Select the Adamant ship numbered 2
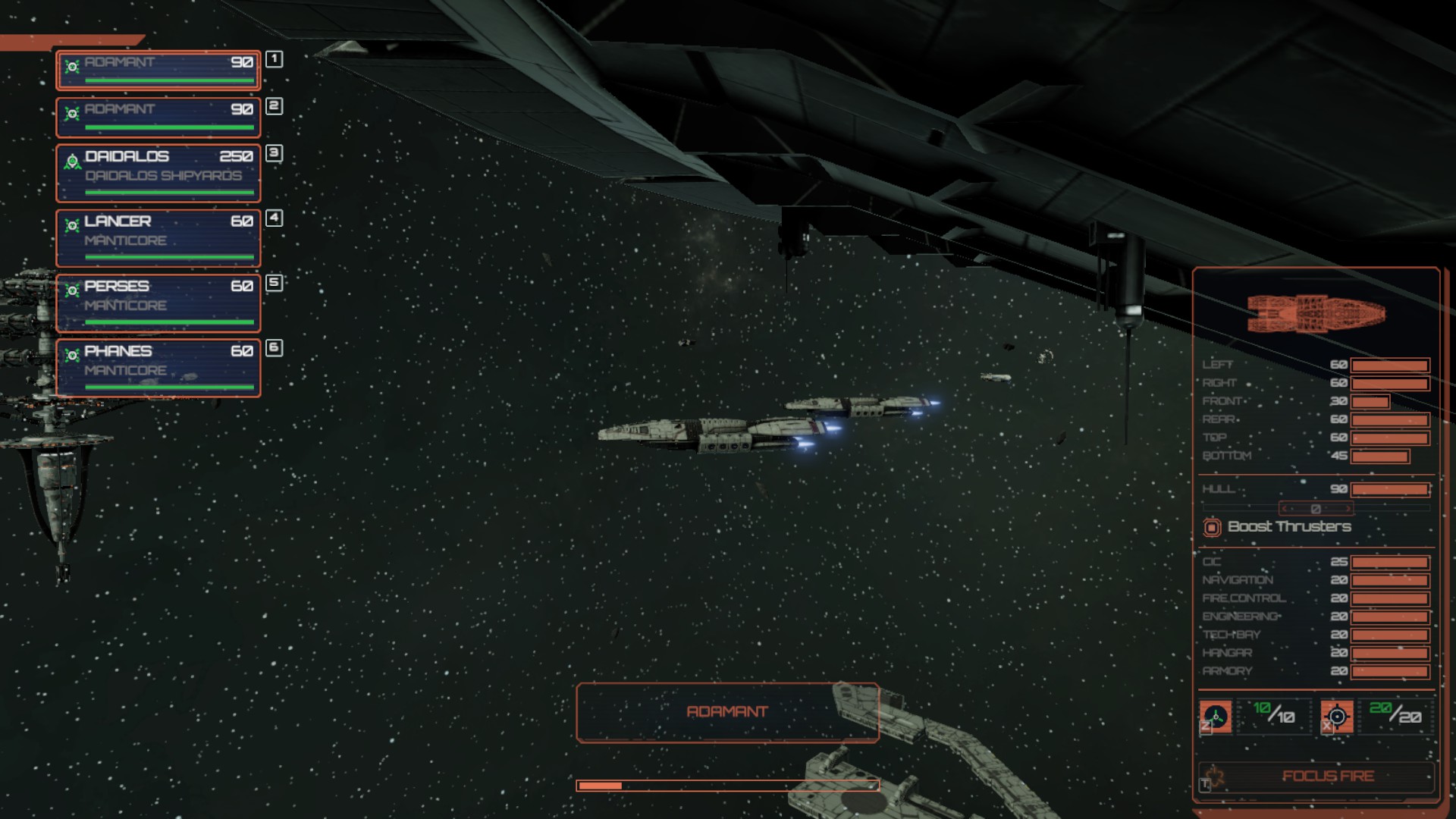 158,117
